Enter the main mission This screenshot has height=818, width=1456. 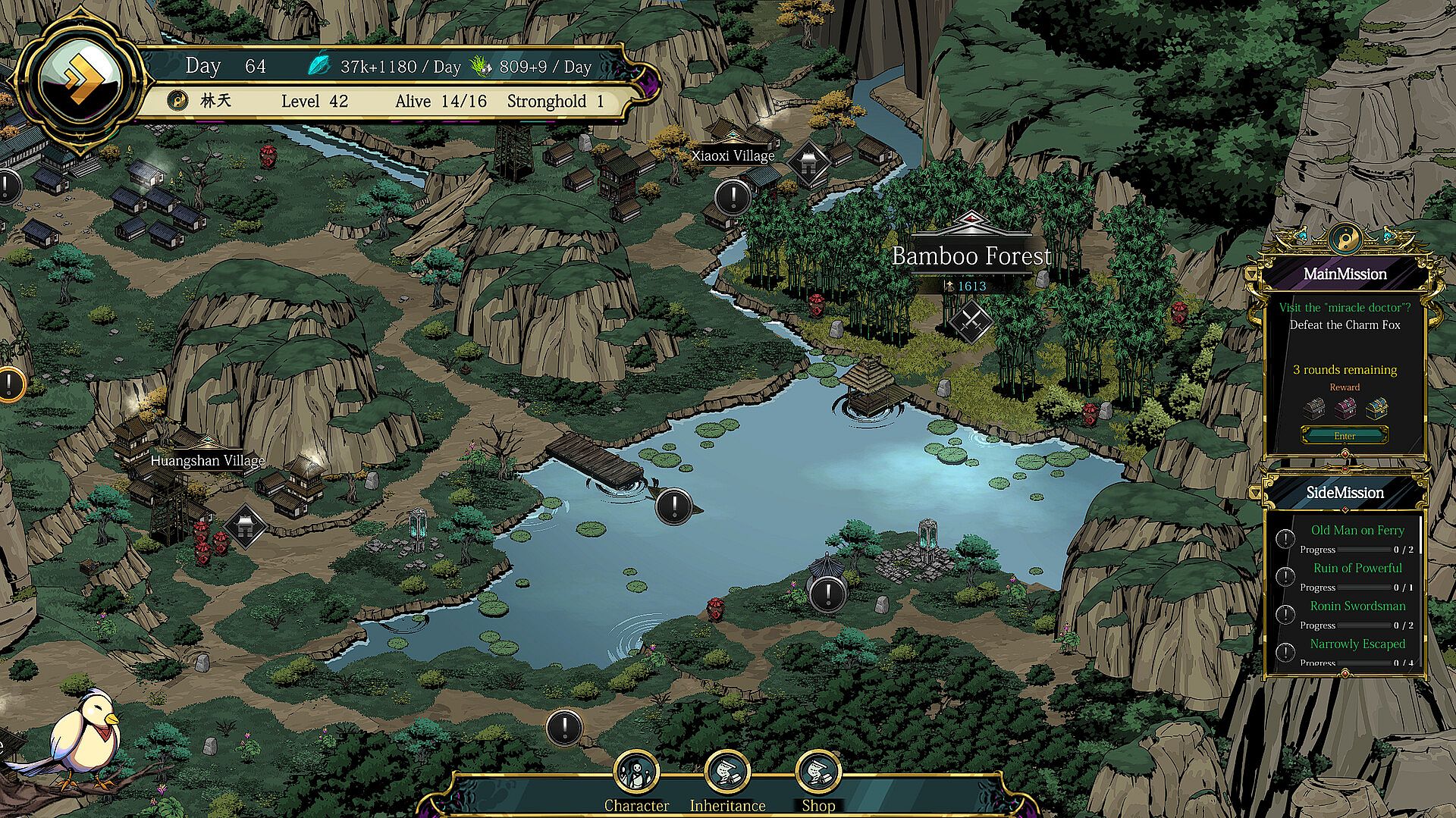tap(1345, 436)
